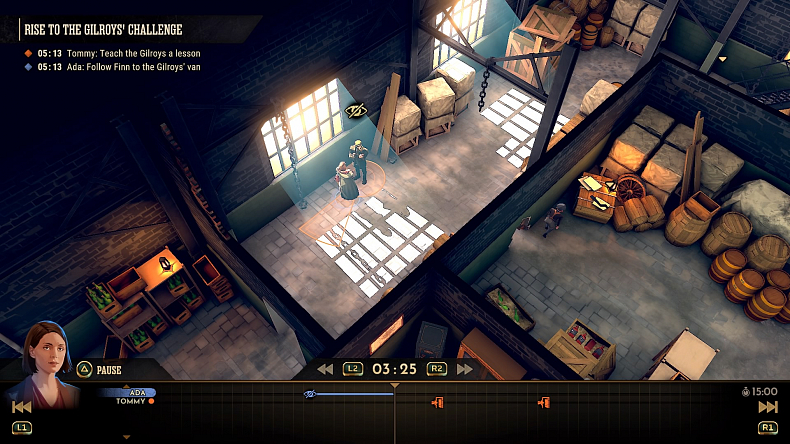Select Ada's timeline track label

[x=138, y=393]
